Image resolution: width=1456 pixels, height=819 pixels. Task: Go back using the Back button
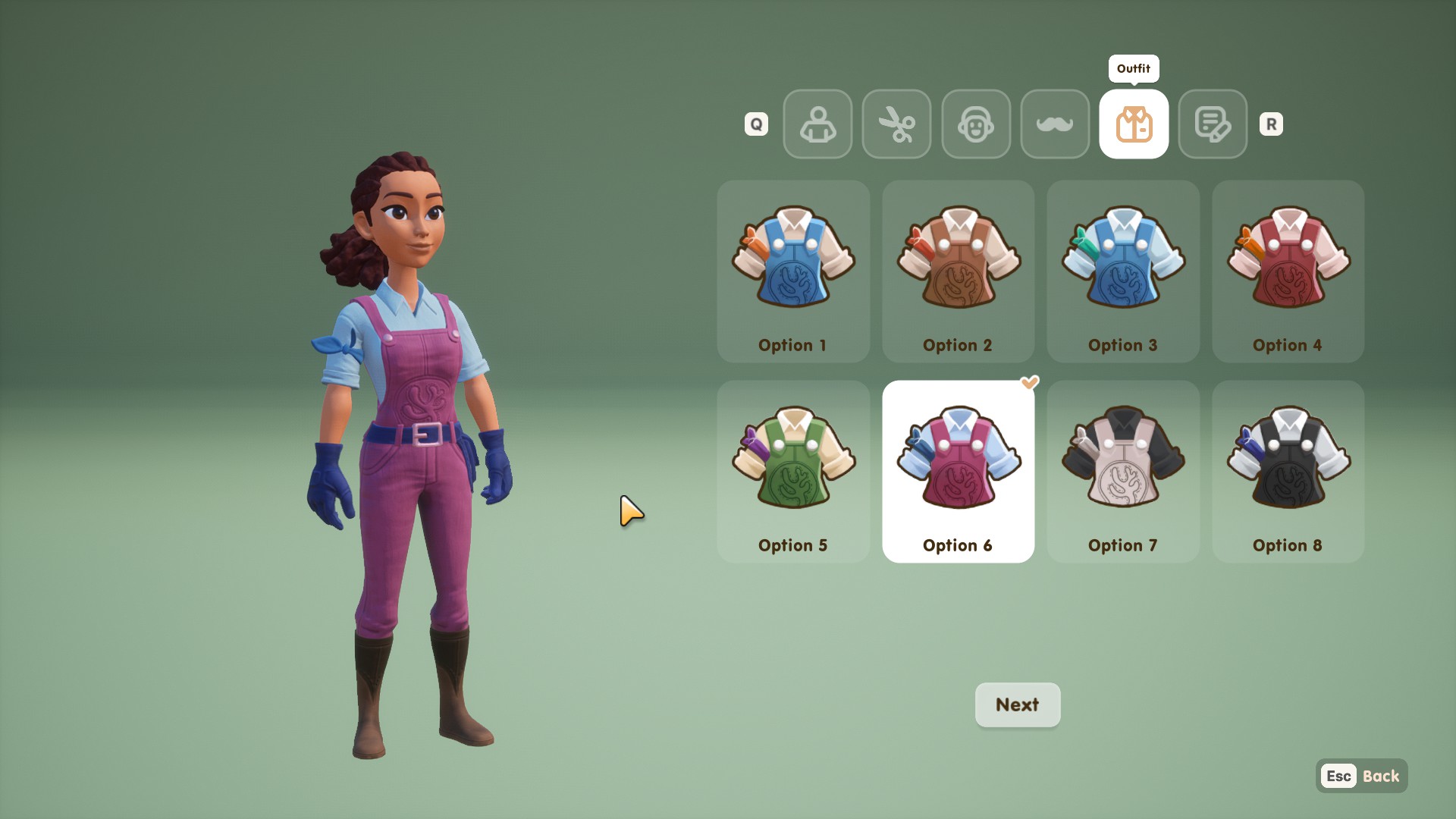point(1362,776)
